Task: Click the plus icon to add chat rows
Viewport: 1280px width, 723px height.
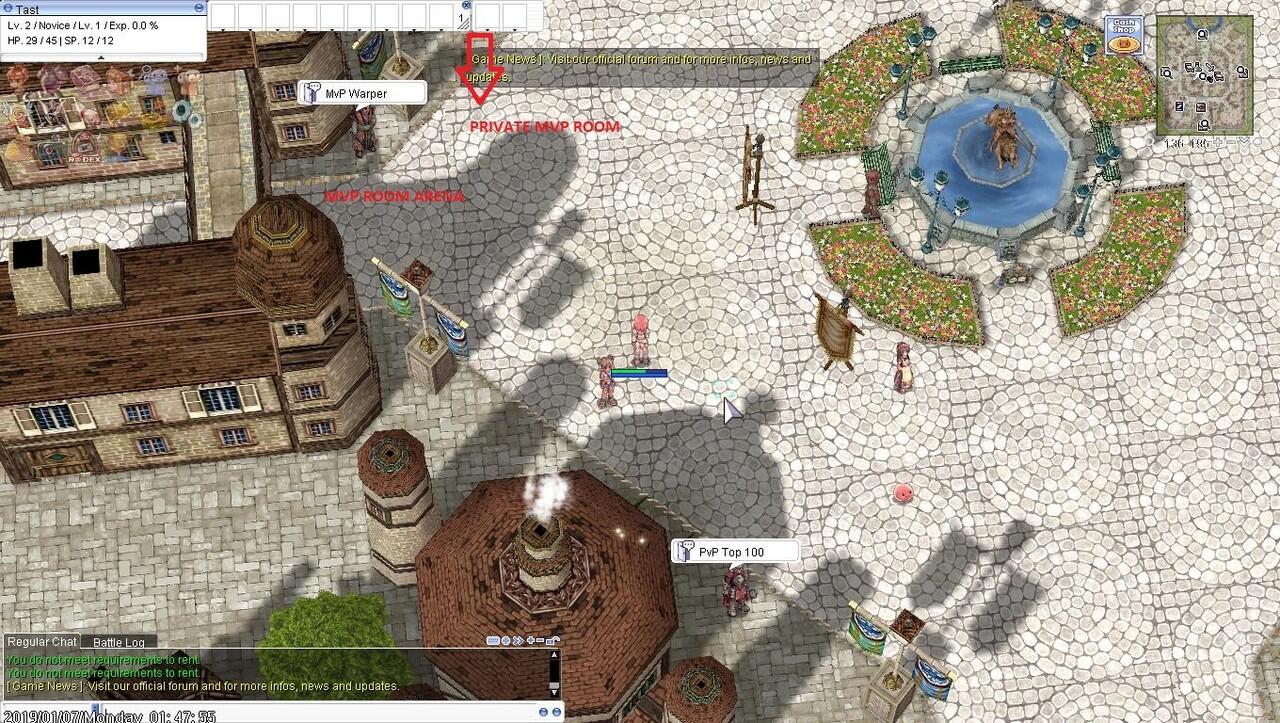Action: click(530, 640)
